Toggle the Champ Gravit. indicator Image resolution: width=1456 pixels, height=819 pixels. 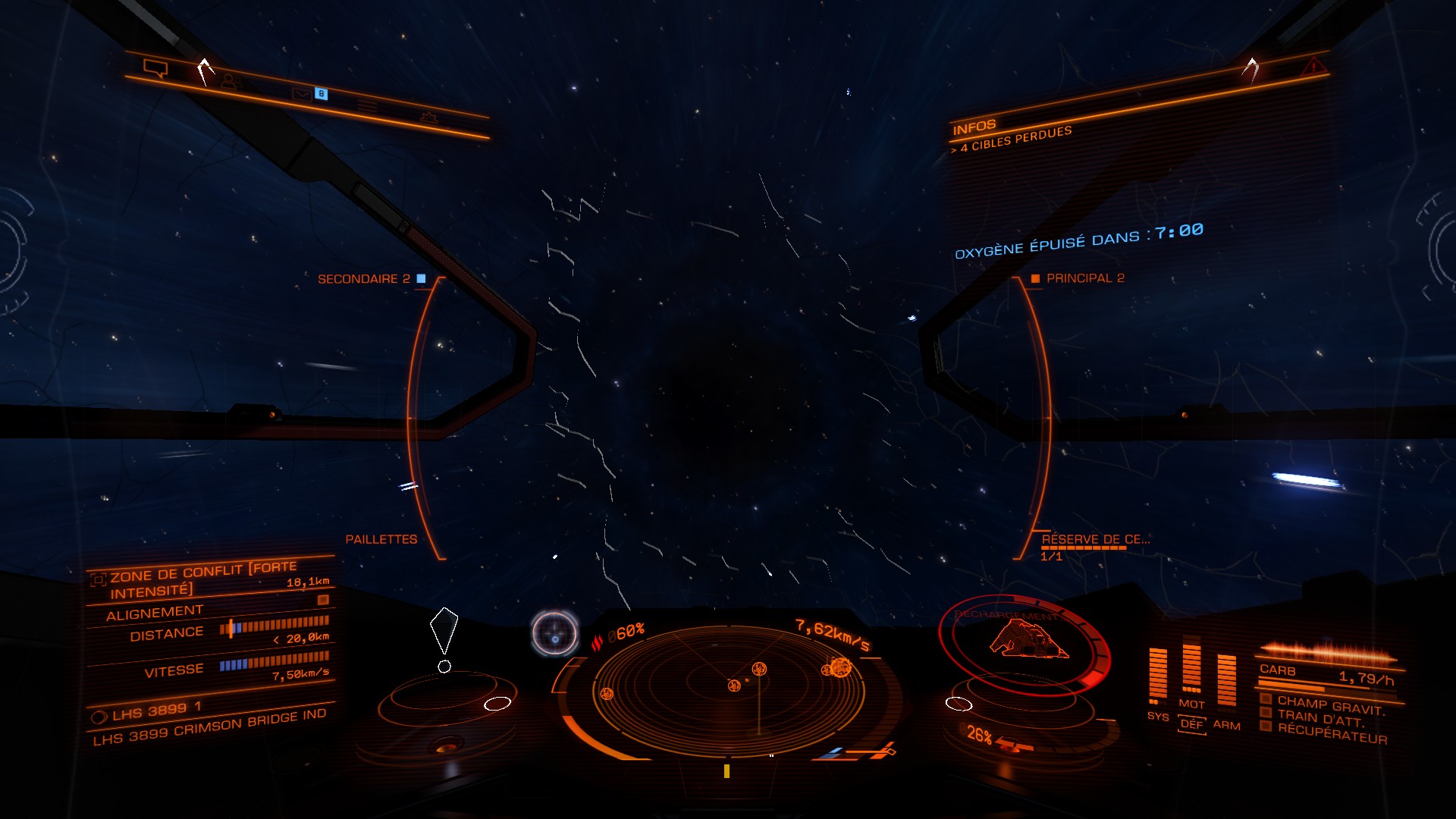click(x=1330, y=705)
